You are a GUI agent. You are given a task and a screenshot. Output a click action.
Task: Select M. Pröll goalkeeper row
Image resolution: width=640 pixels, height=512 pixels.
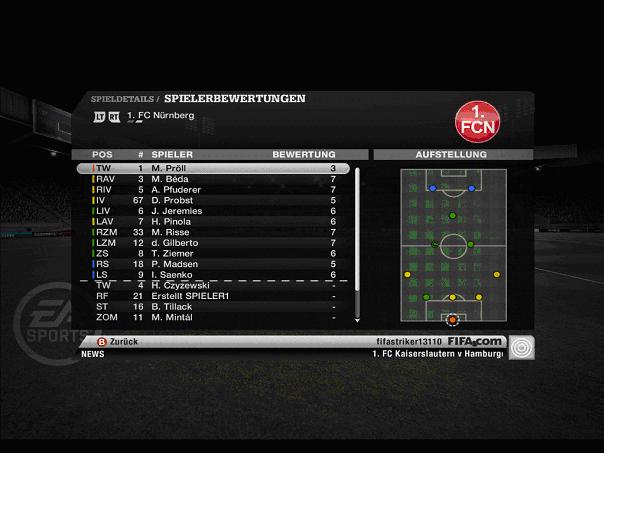(214, 169)
